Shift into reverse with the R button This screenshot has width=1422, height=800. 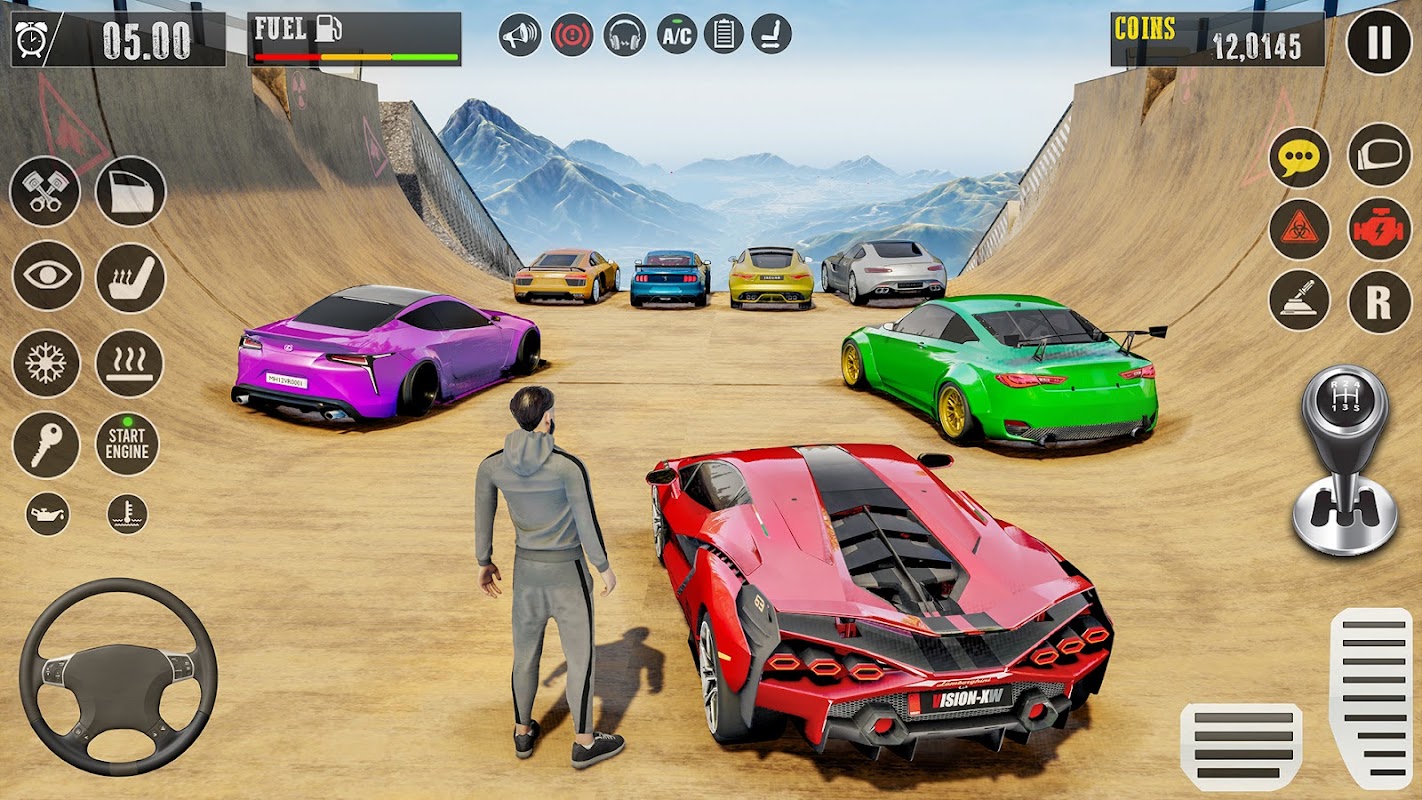(1379, 301)
